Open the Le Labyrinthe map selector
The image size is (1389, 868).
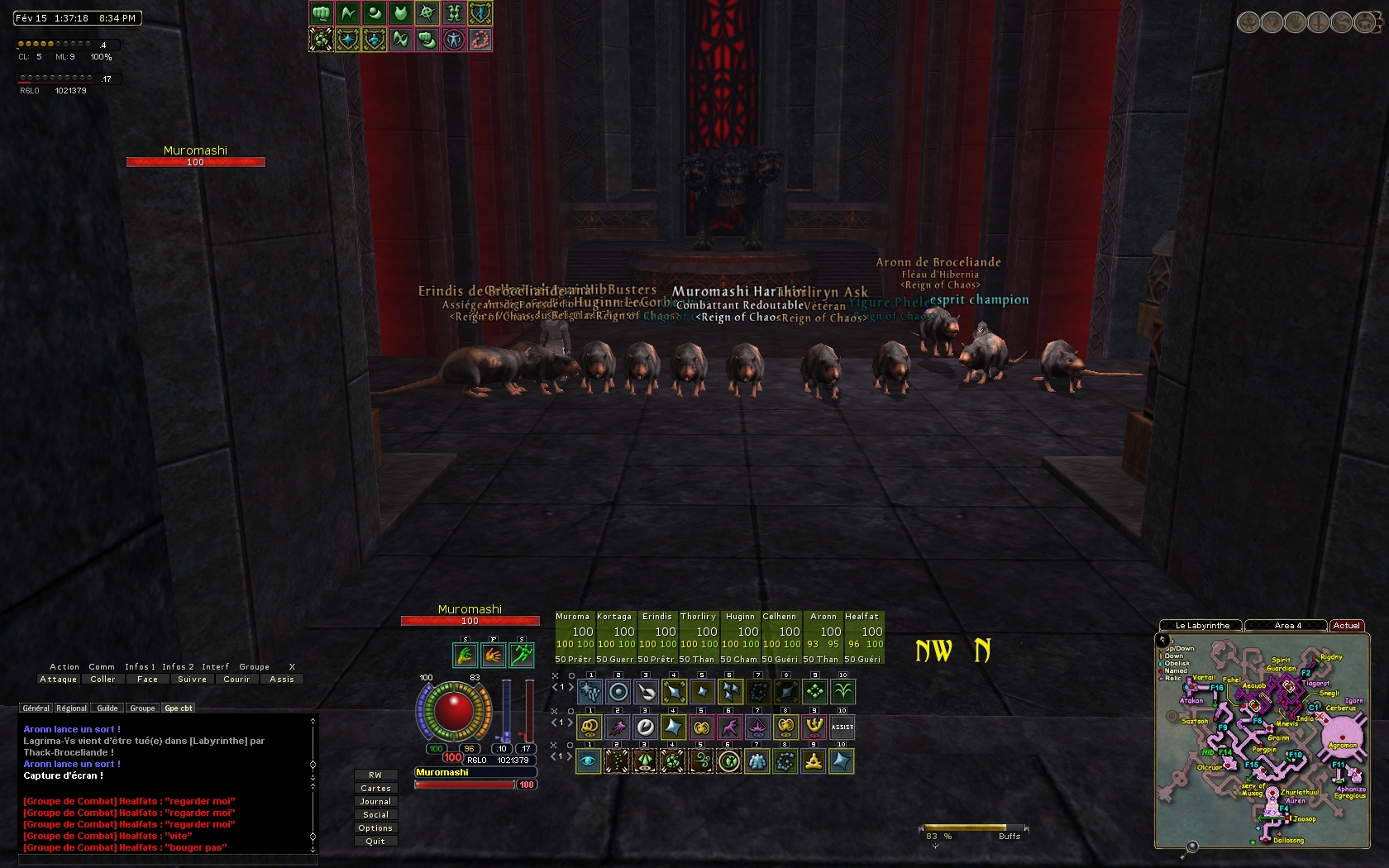point(1202,626)
